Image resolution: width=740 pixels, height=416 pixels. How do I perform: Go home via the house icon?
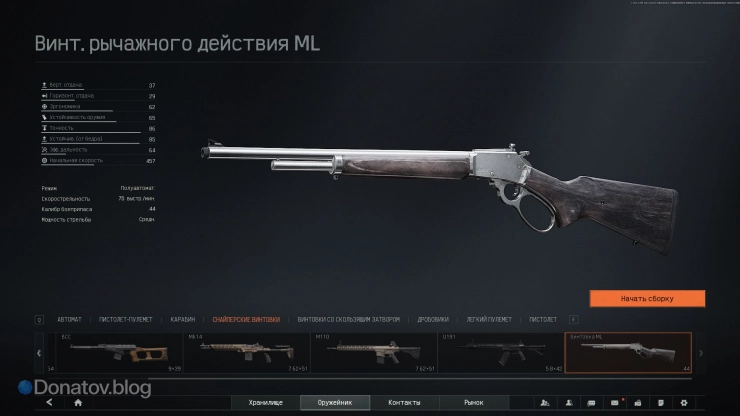pyautogui.click(x=78, y=402)
